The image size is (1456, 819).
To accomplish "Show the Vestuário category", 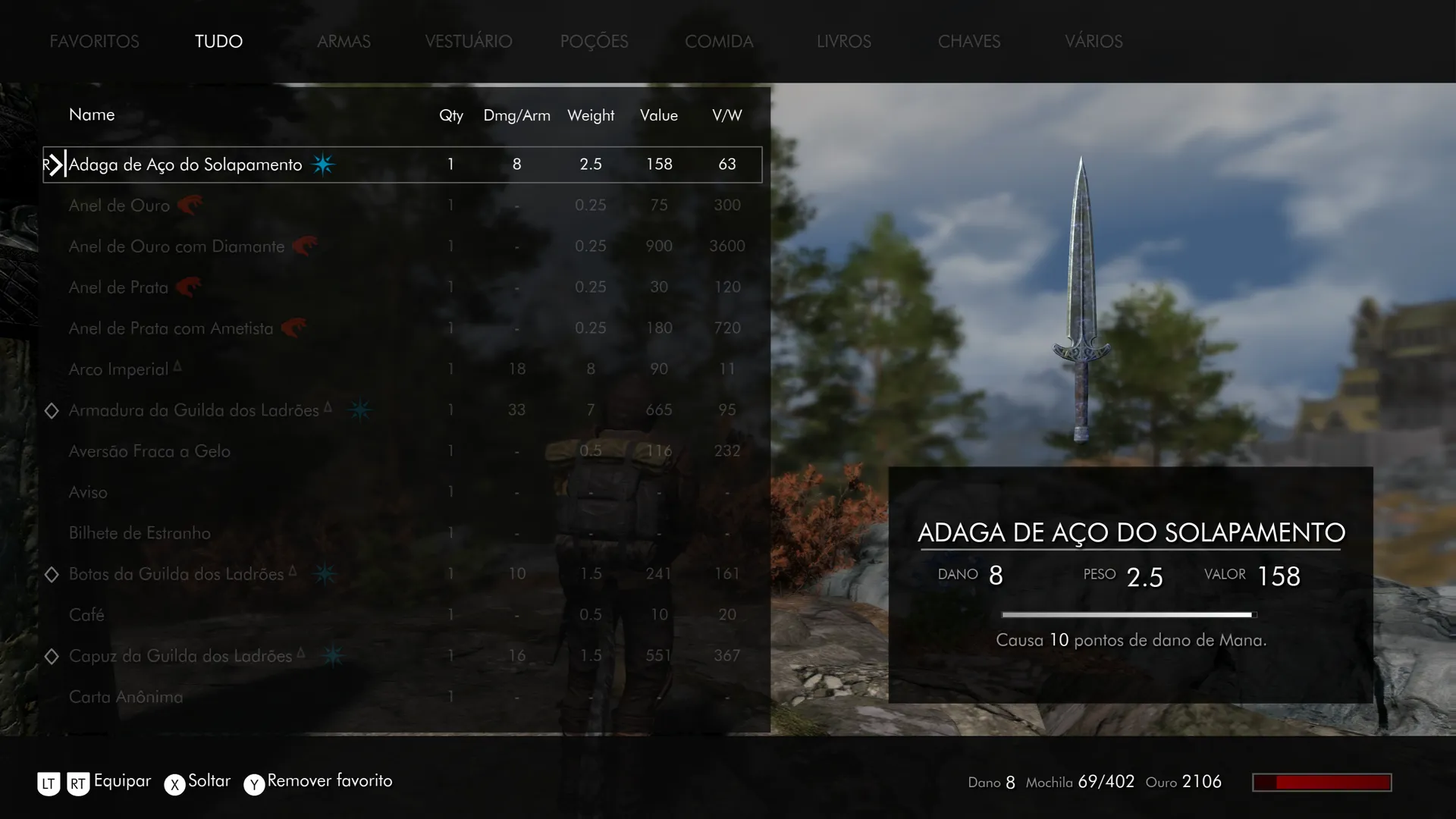I will pyautogui.click(x=468, y=42).
